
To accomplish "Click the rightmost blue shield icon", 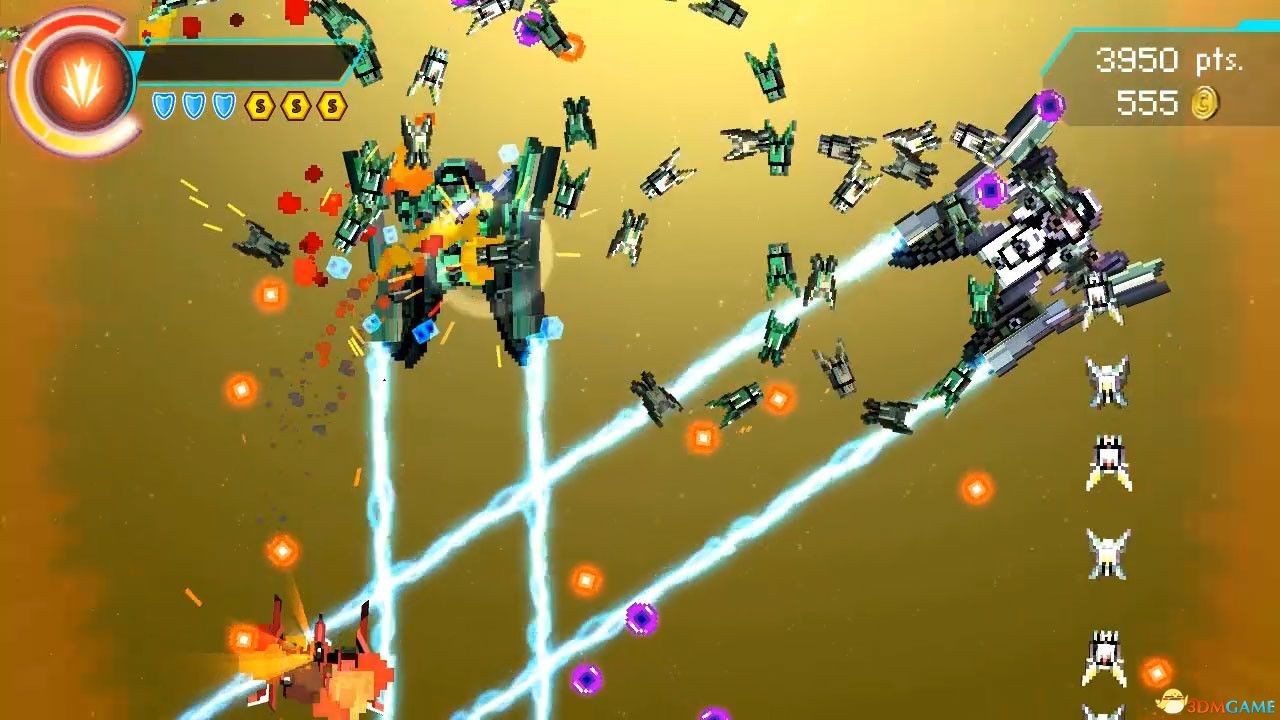I will tap(223, 105).
